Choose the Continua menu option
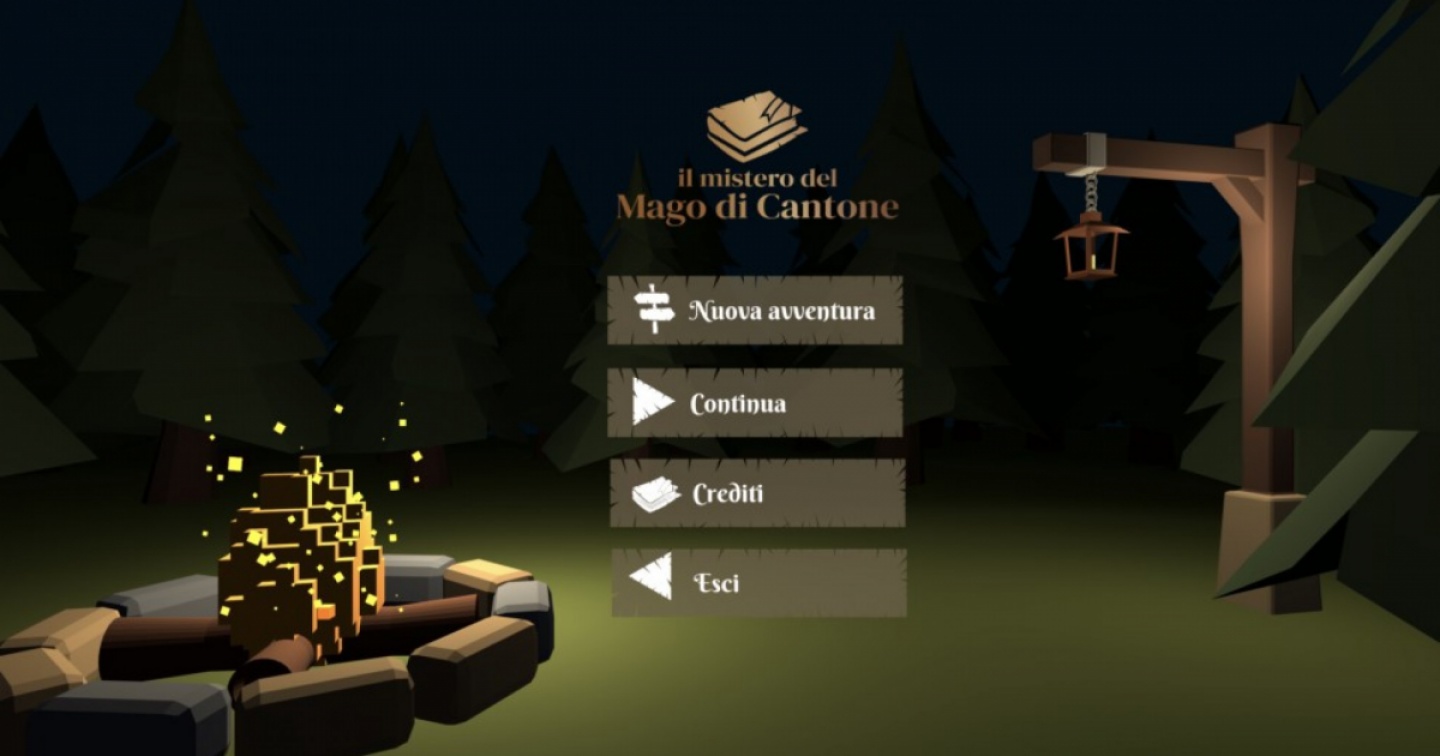This screenshot has width=1440, height=756. tap(755, 403)
